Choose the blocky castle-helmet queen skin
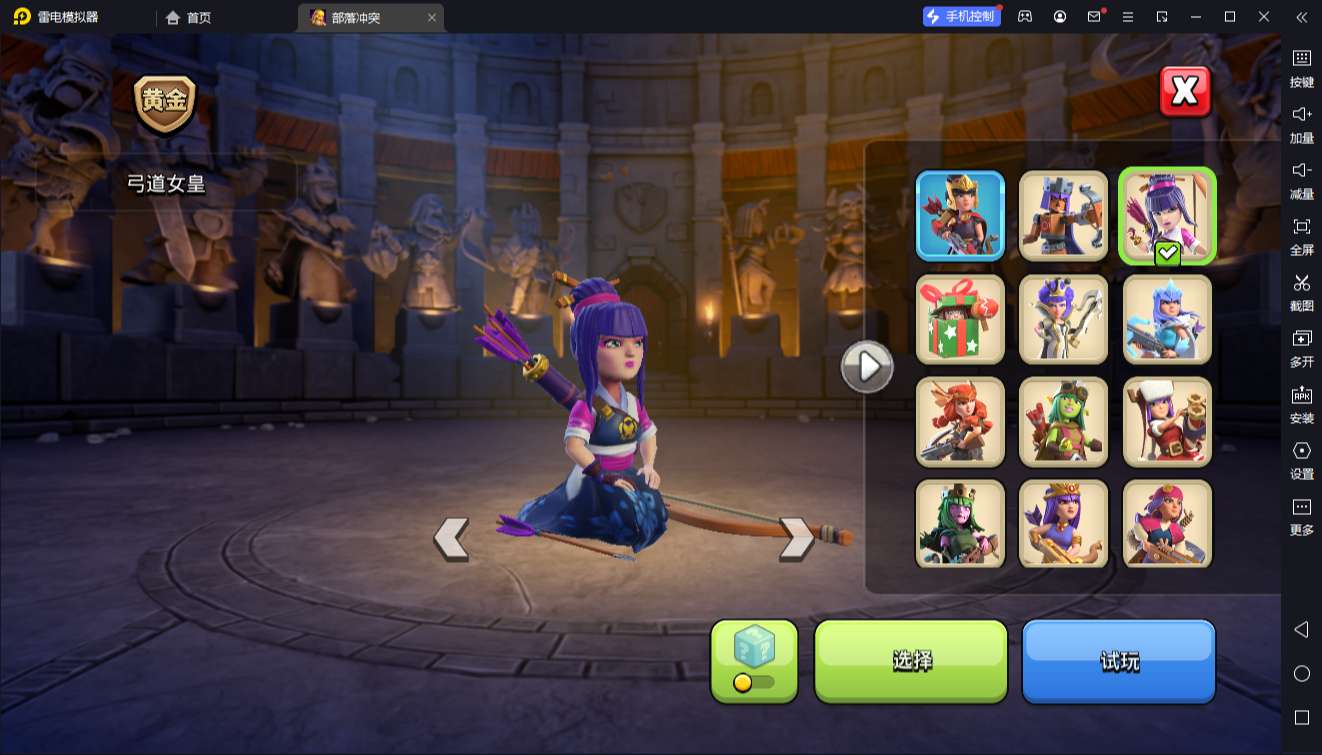 coord(1063,216)
